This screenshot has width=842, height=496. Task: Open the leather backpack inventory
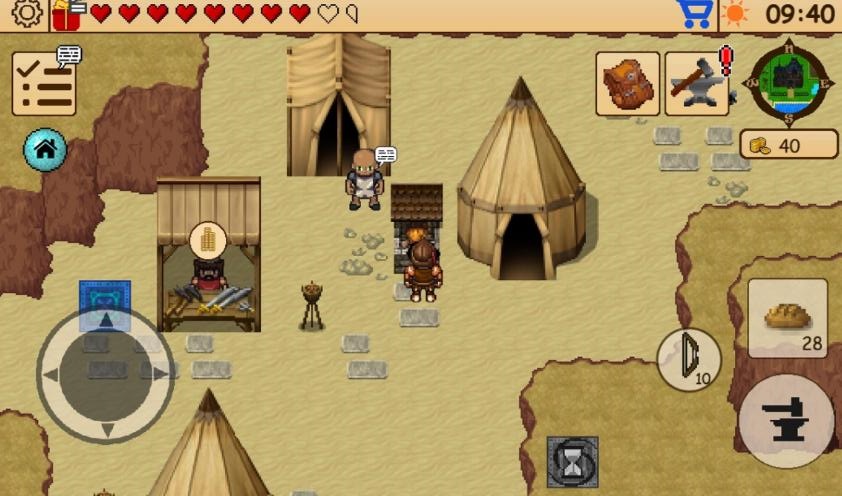click(627, 83)
